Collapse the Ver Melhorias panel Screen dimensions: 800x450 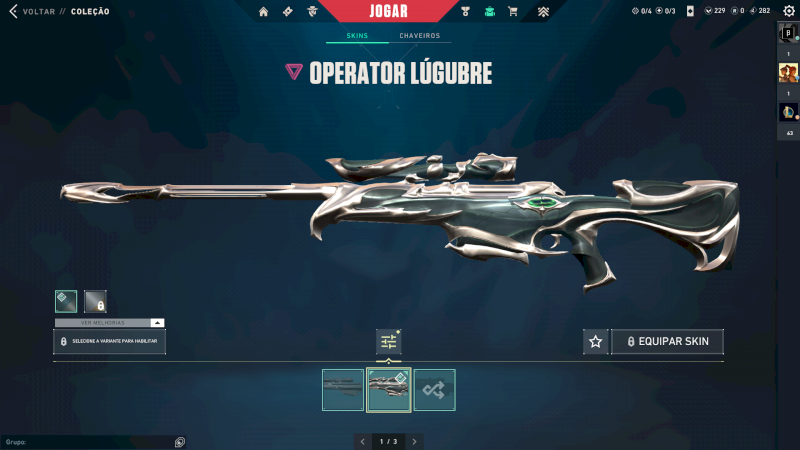coord(157,323)
